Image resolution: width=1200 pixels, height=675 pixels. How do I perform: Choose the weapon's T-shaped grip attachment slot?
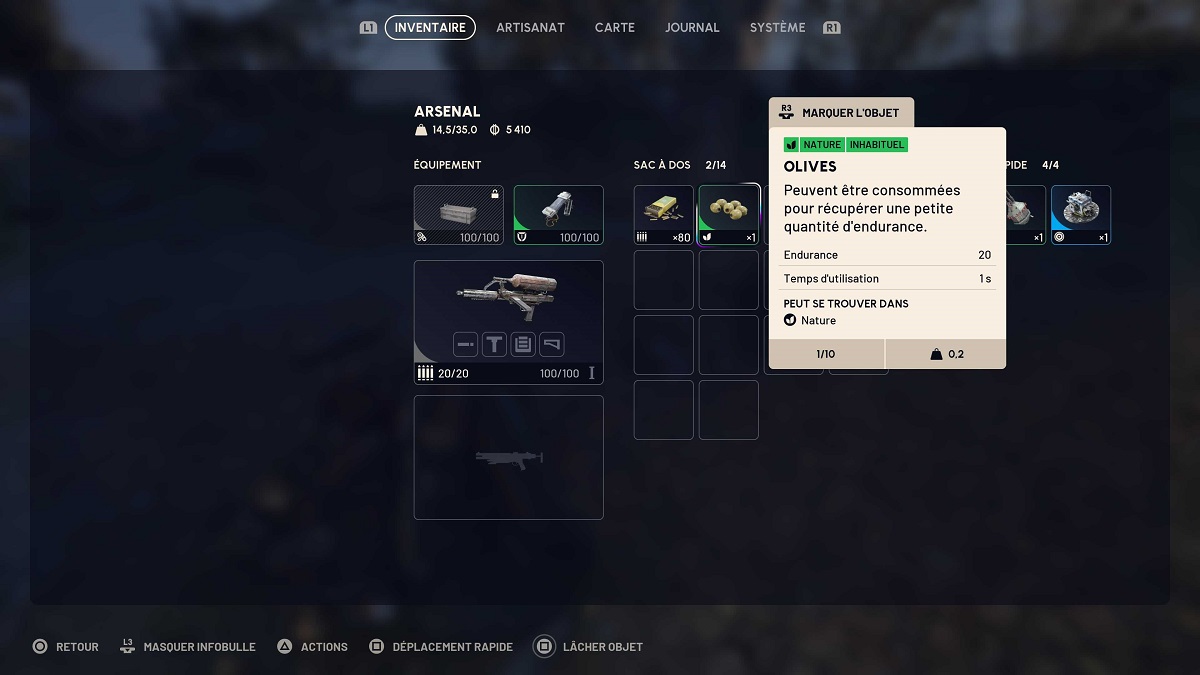(x=494, y=345)
